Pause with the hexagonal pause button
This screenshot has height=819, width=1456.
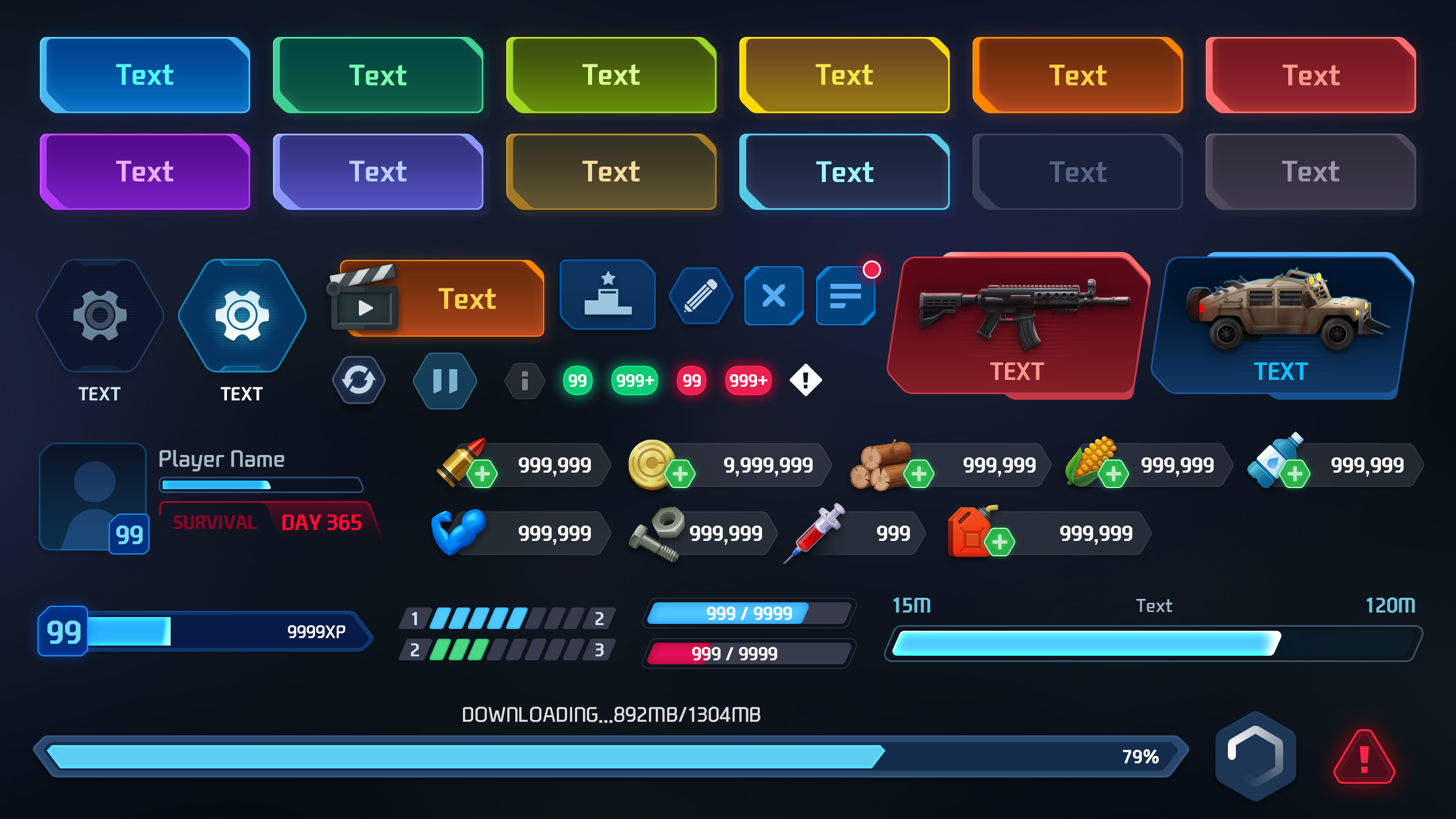(445, 381)
